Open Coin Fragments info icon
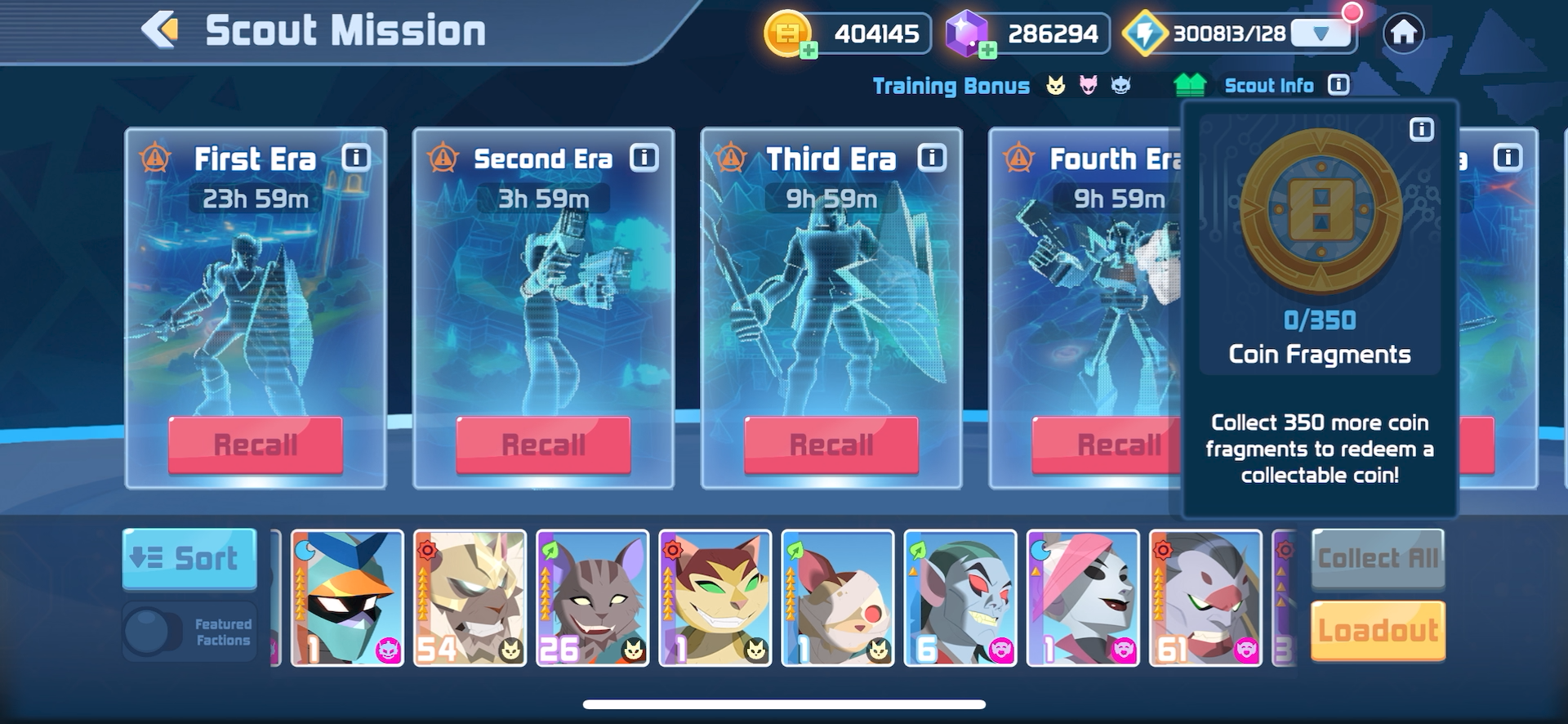This screenshot has height=724, width=1568. point(1421,130)
